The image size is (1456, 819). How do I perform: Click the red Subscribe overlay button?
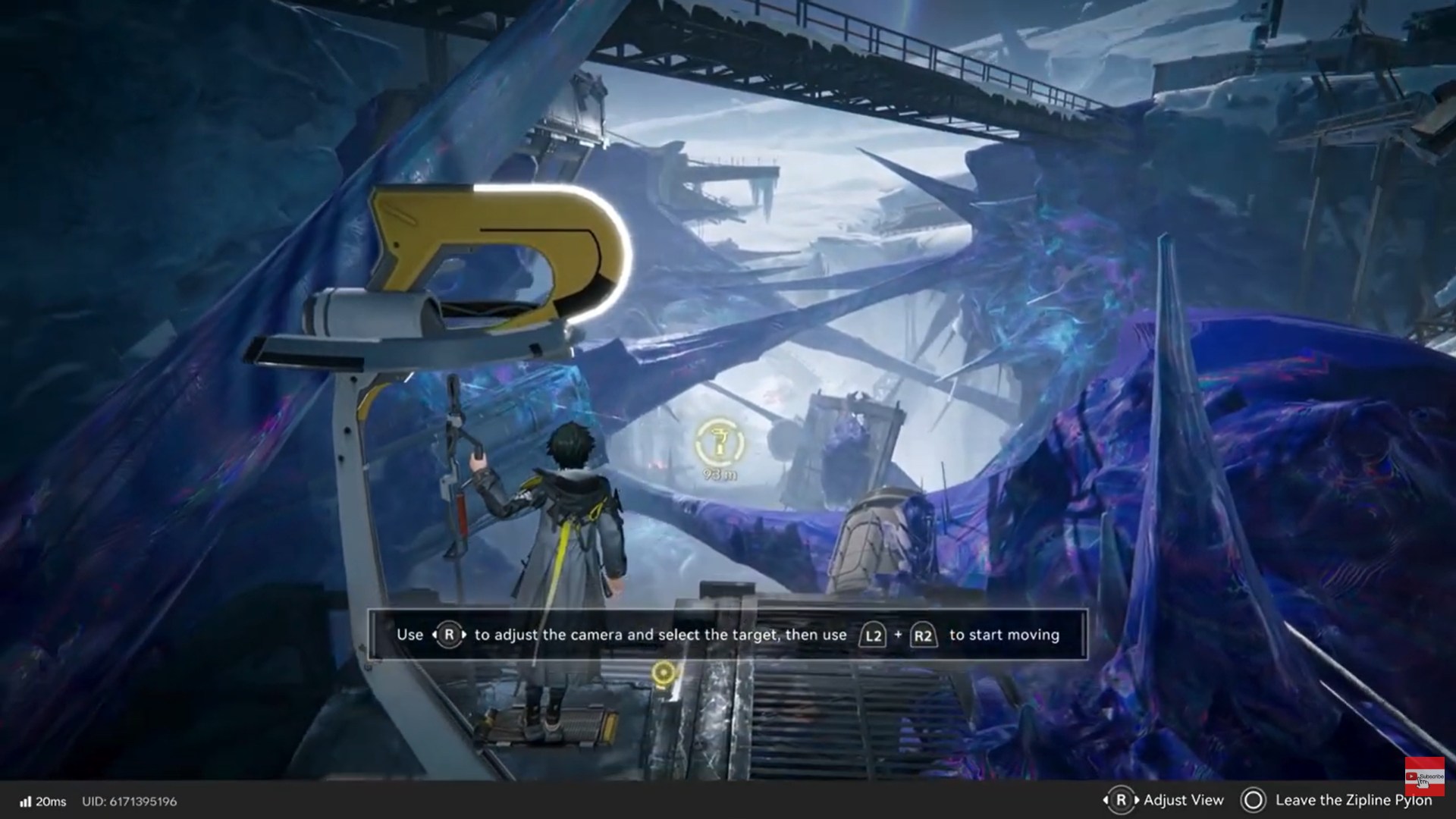tap(1423, 776)
